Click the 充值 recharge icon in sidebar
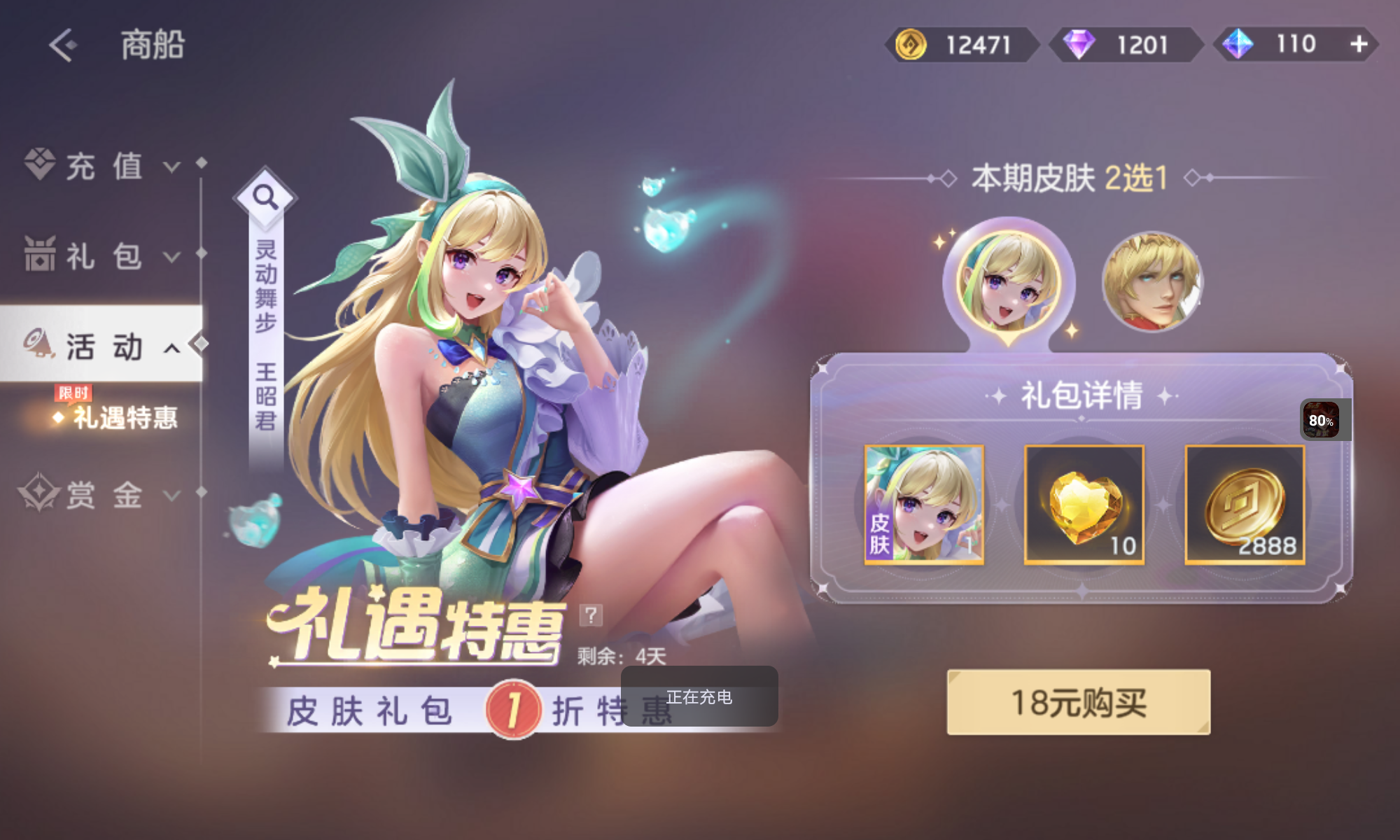The width and height of the screenshot is (1400, 840). (x=40, y=164)
